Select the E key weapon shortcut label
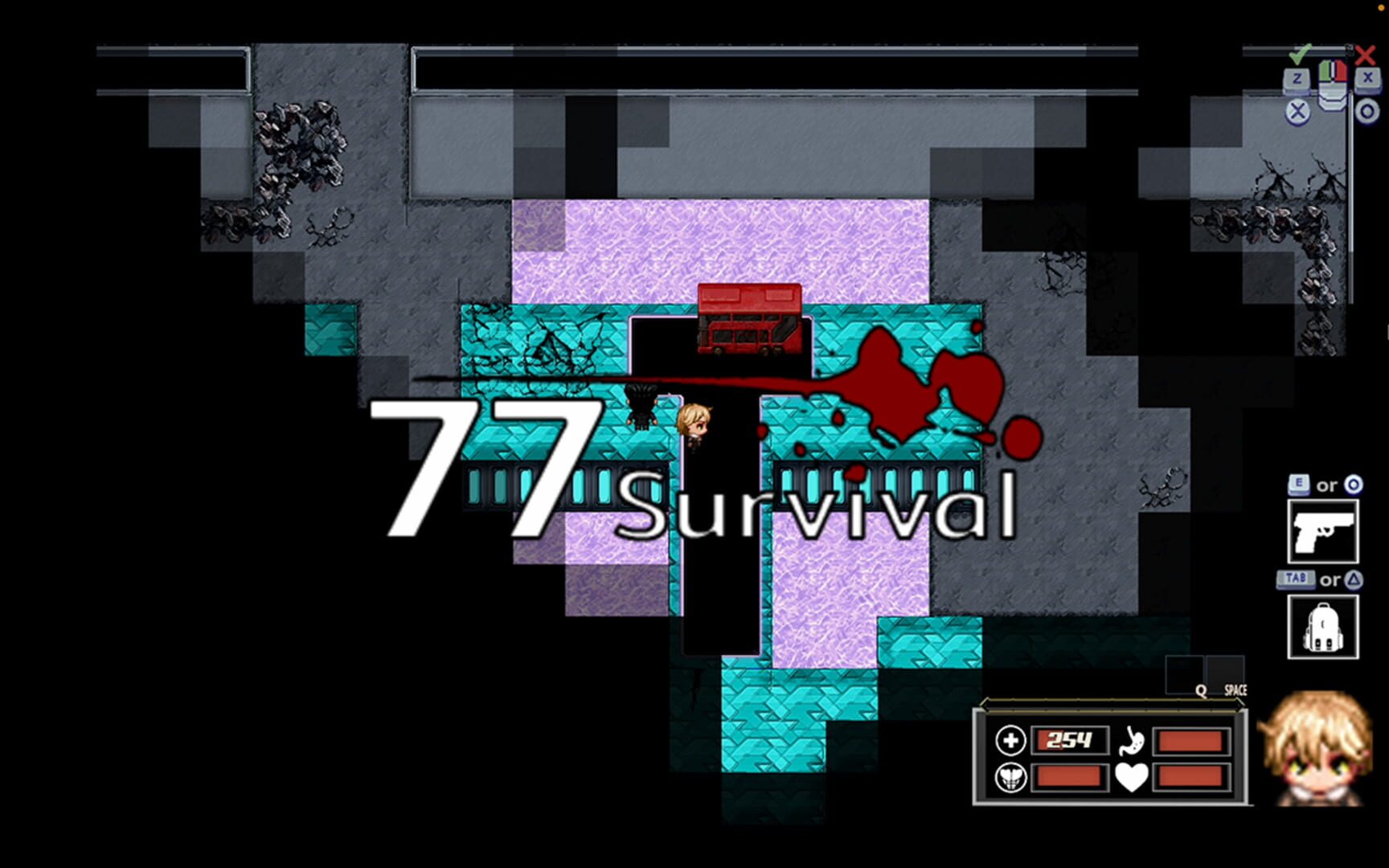The width and height of the screenshot is (1389, 868). point(1299,485)
